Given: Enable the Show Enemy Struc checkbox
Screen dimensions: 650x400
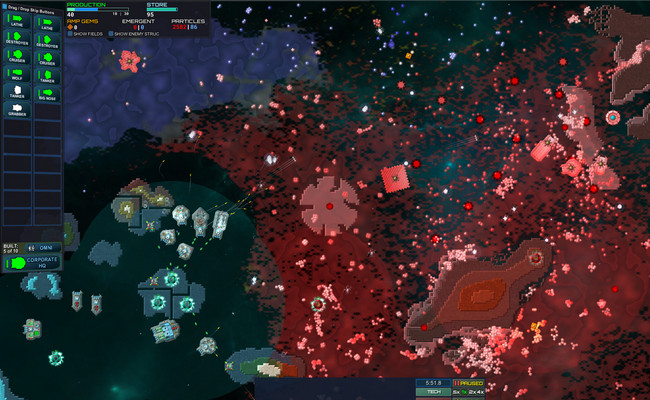Looking at the screenshot, I should 111,33.
